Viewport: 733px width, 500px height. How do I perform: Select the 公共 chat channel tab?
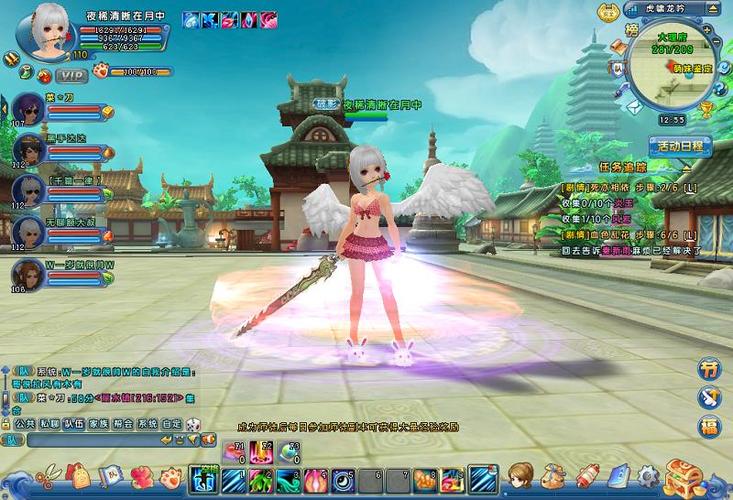(25, 423)
